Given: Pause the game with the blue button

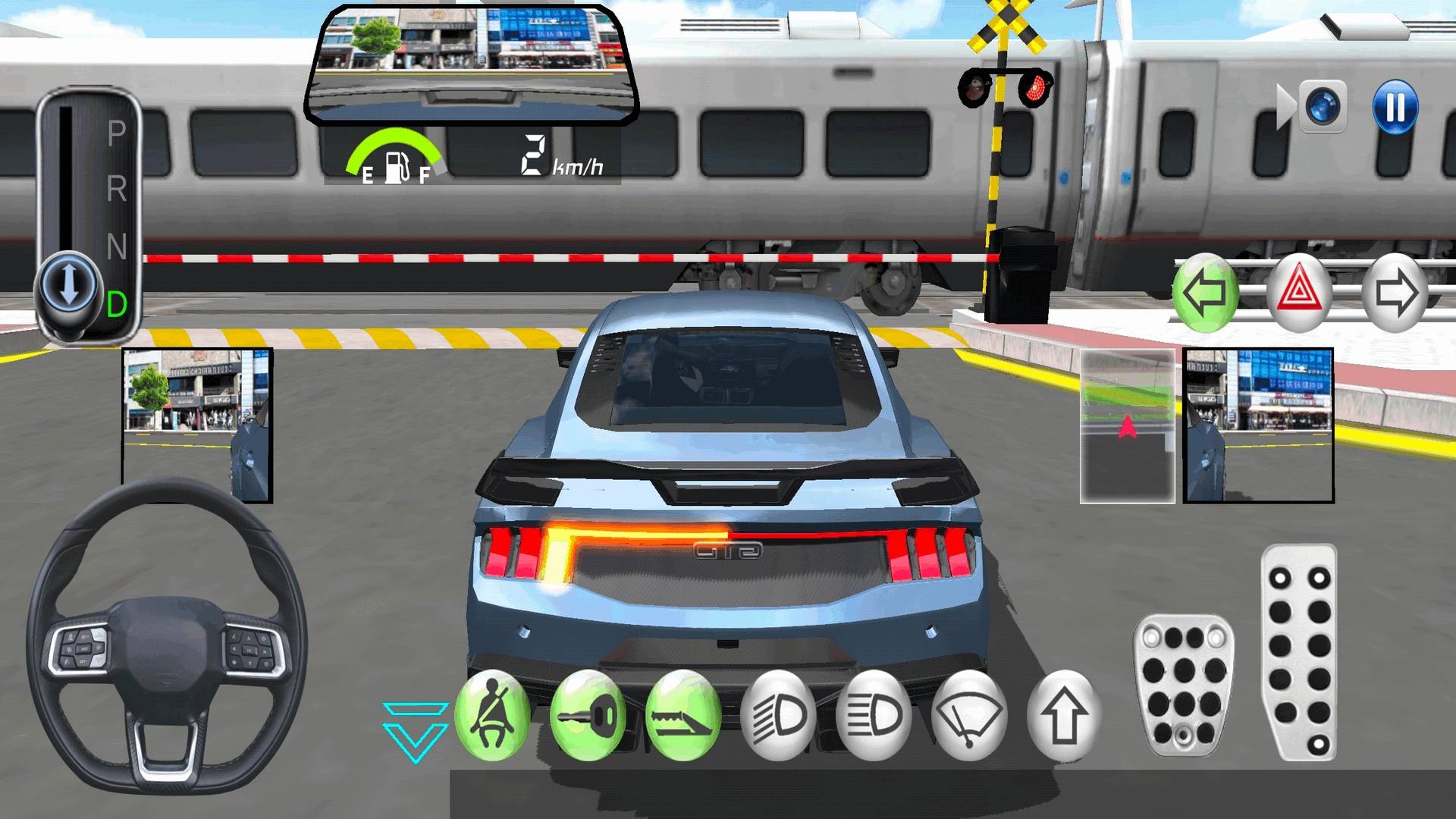Looking at the screenshot, I should click(x=1395, y=107).
